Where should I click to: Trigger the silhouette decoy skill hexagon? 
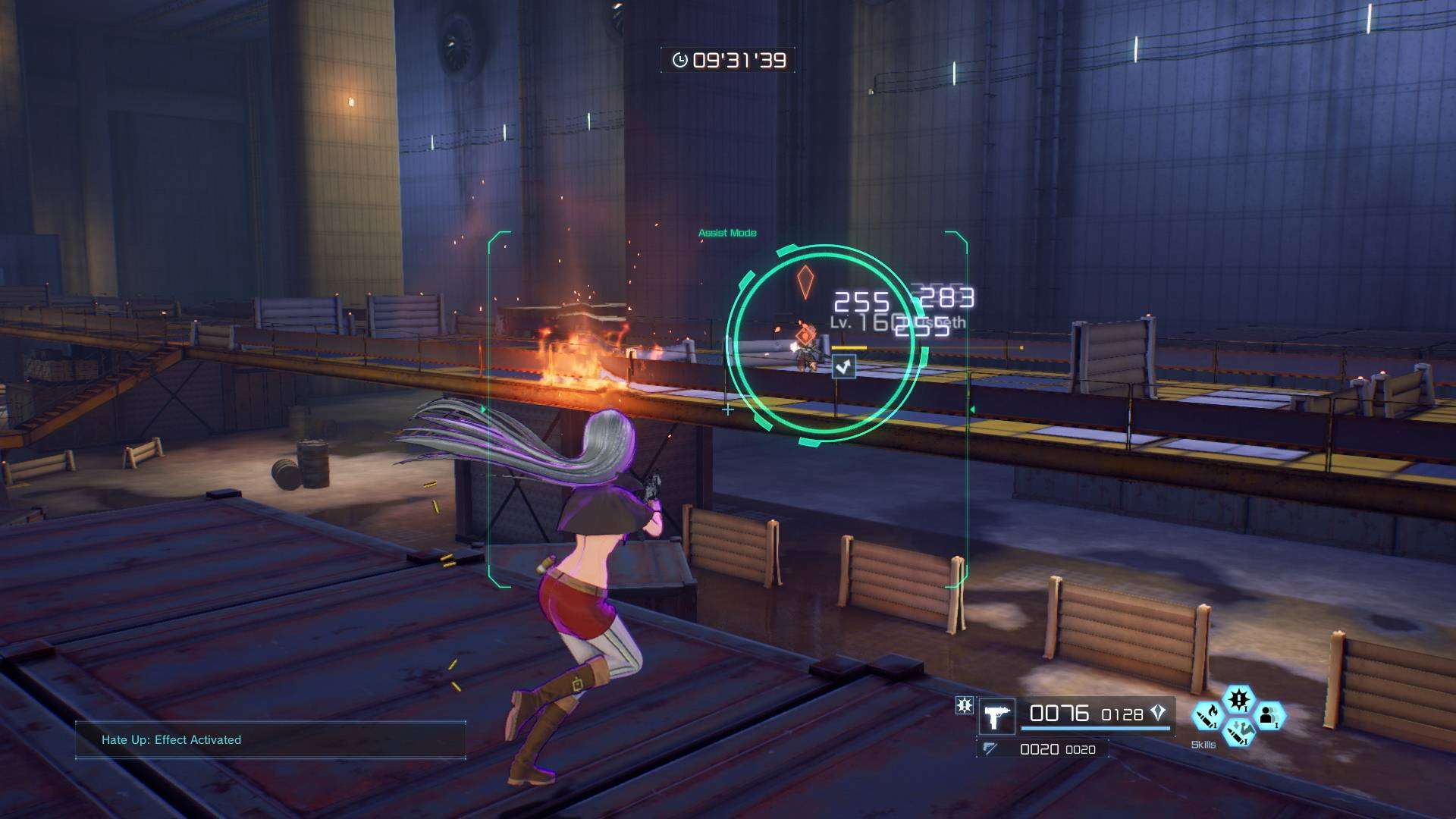click(x=1269, y=715)
